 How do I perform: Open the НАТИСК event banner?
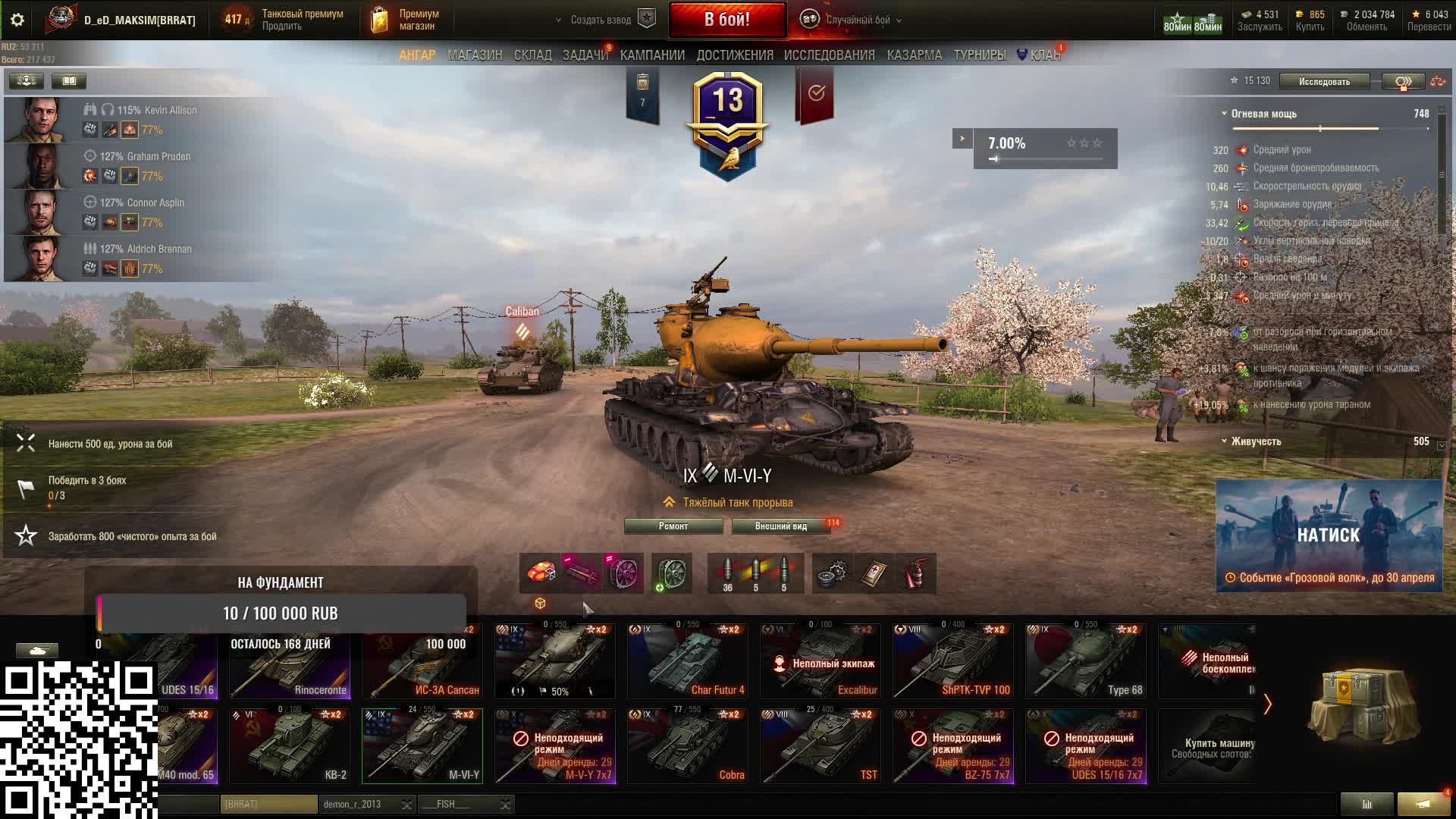pos(1329,535)
